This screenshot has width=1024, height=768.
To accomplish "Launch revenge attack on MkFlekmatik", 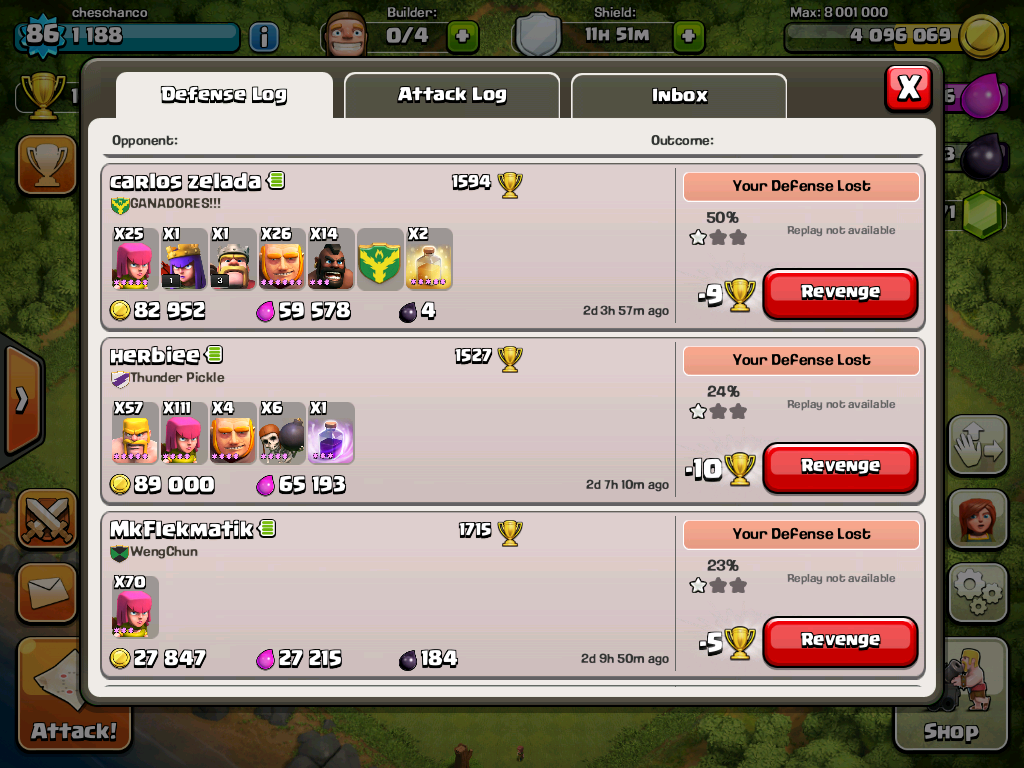I will point(840,641).
